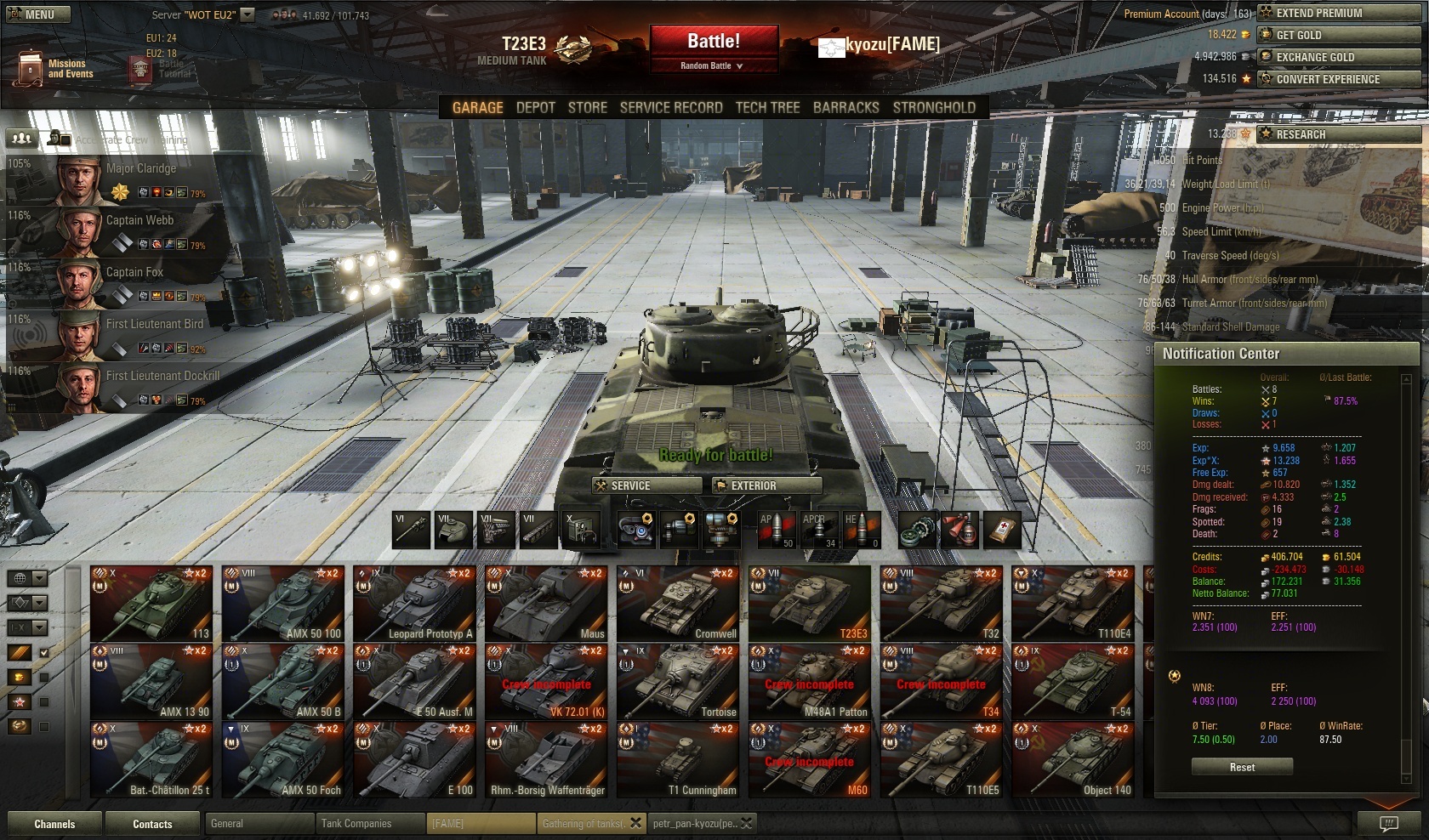Go to the BARRACKS tab
The height and width of the screenshot is (840, 1429).
[845, 108]
